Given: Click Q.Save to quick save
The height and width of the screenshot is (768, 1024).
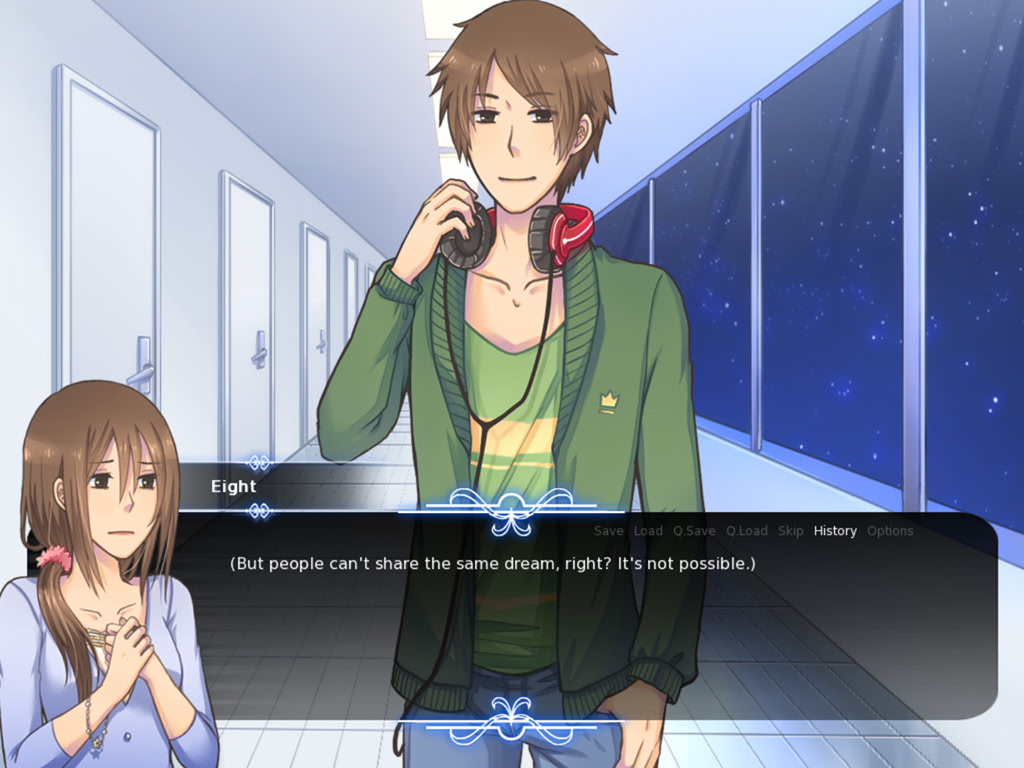Looking at the screenshot, I should coord(694,531).
